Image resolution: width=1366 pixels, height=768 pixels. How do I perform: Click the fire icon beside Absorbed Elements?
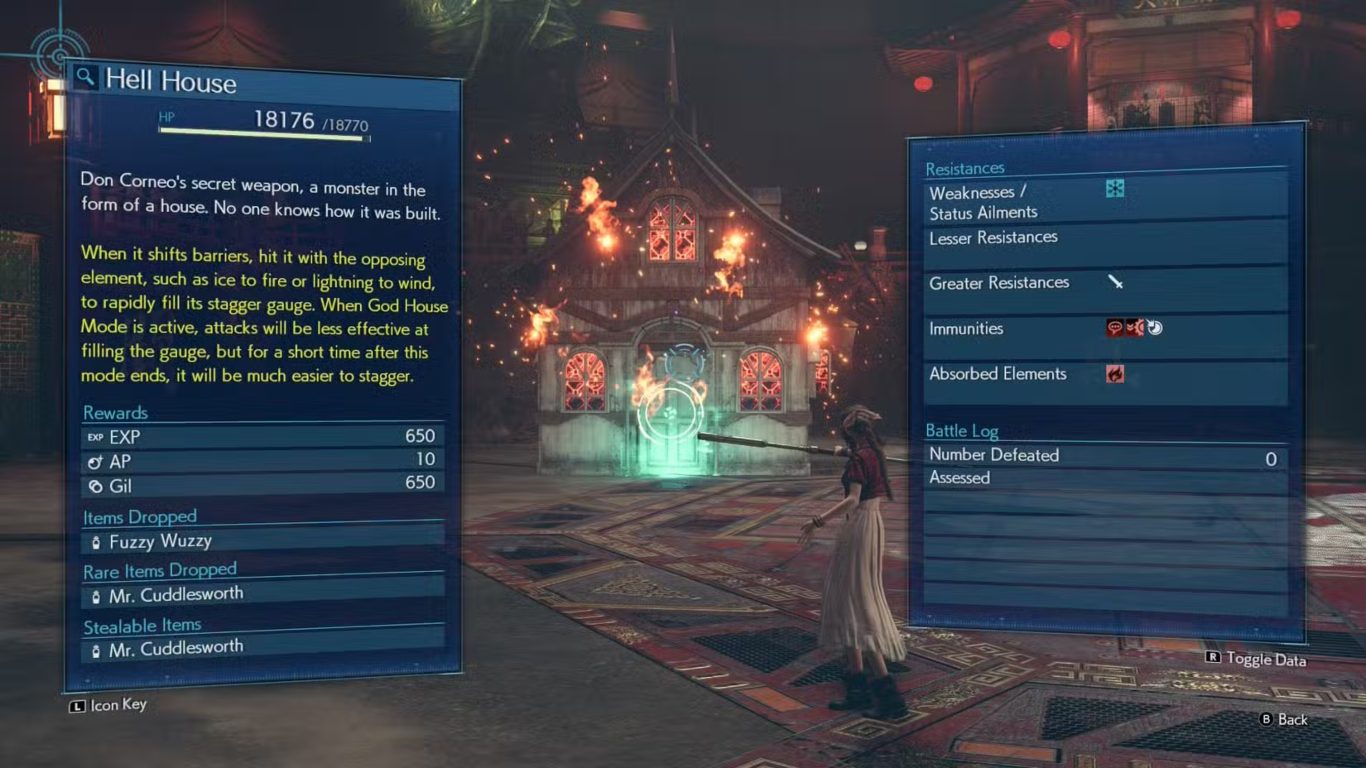(x=1115, y=374)
